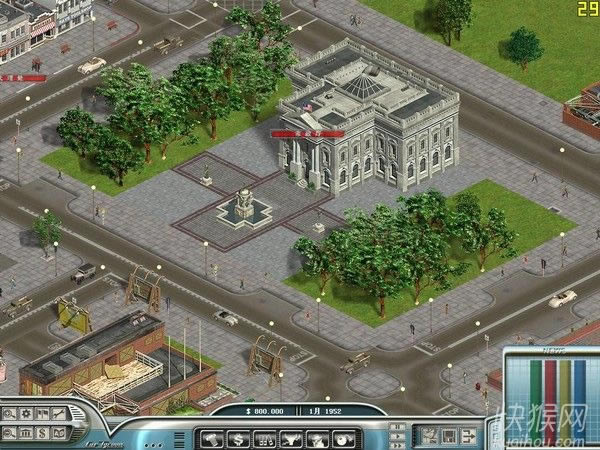Viewport: 600px width, 450px height.
Task: Click the funnel icon toolbar button
Action: coord(290,437)
